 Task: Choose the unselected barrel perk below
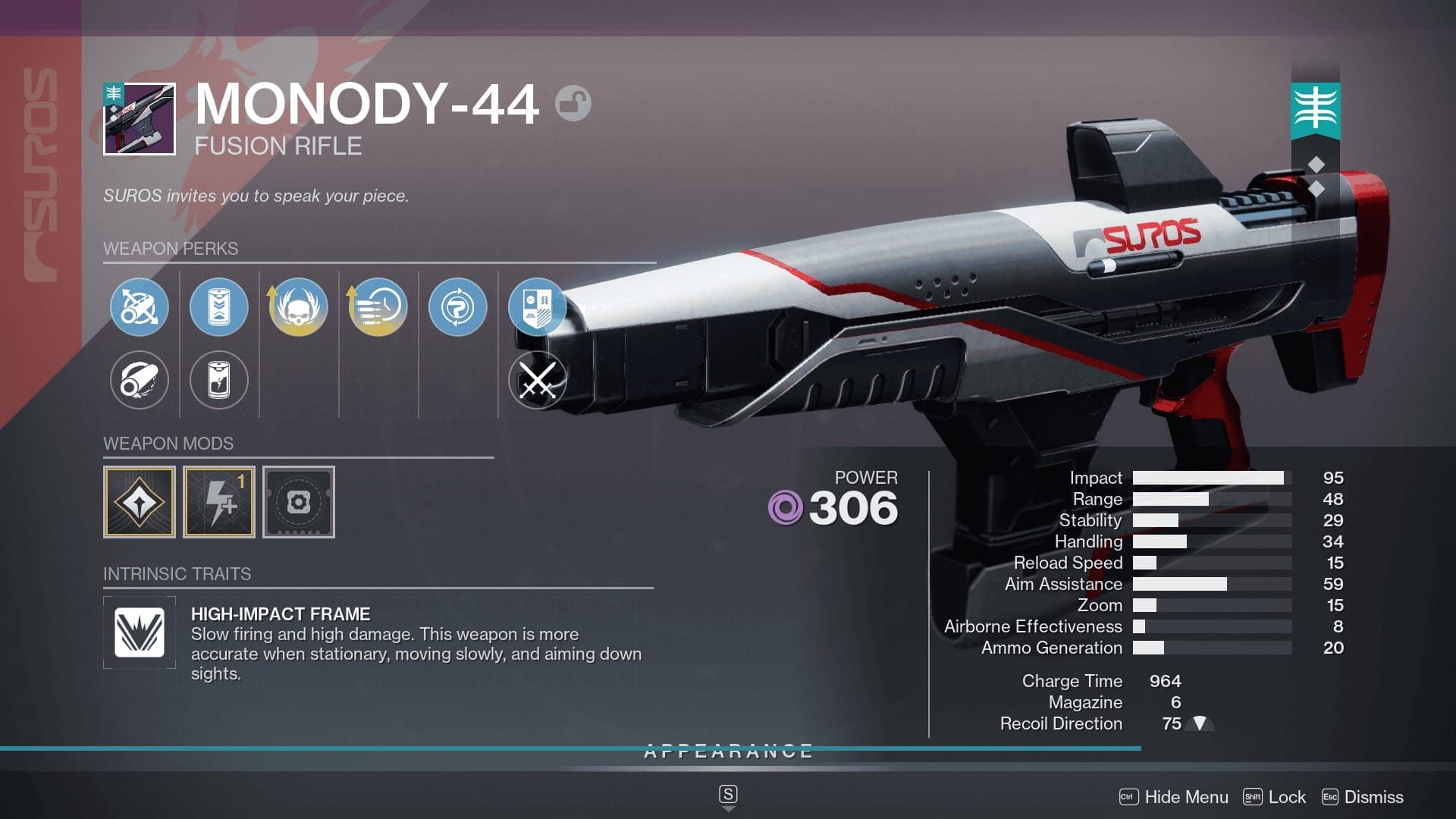click(139, 380)
